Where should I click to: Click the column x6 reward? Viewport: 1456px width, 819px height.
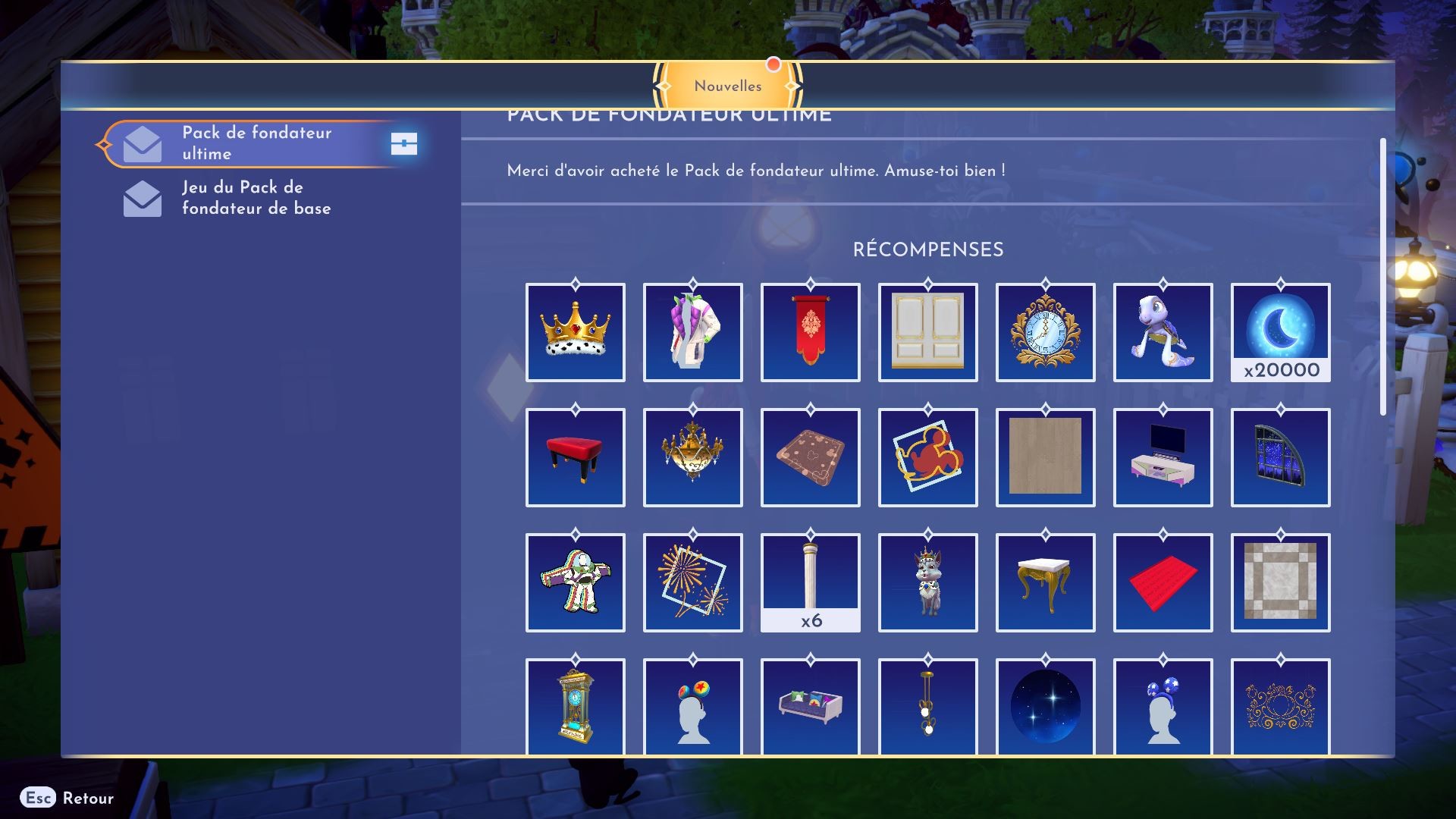[x=810, y=582]
